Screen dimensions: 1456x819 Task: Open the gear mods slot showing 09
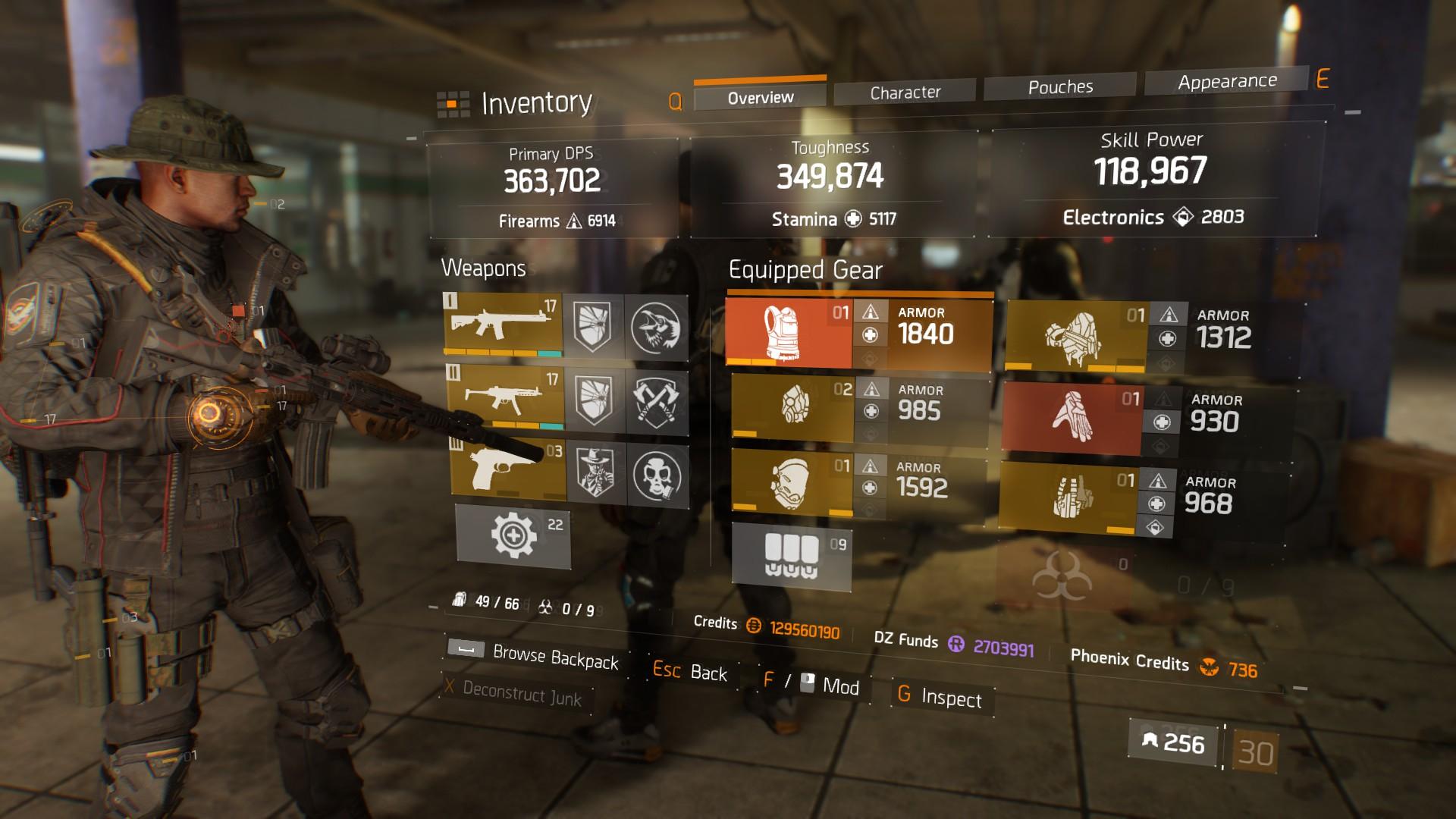[791, 557]
